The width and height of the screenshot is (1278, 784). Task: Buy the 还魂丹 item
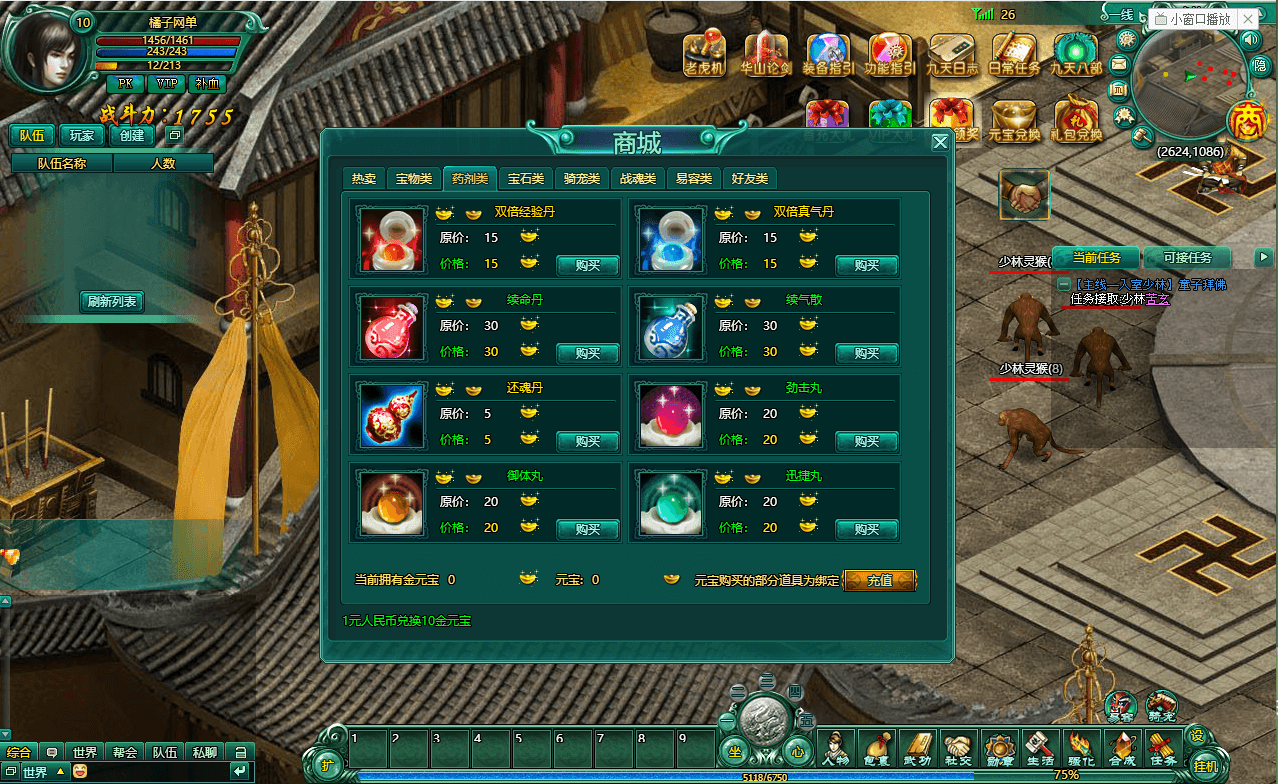point(587,441)
